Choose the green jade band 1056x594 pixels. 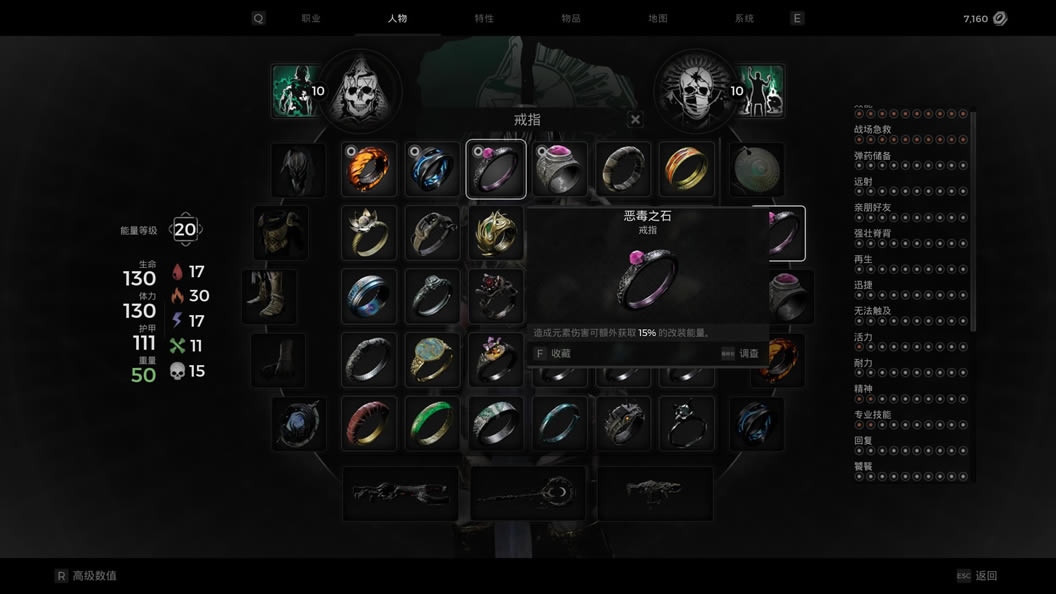[x=432, y=424]
